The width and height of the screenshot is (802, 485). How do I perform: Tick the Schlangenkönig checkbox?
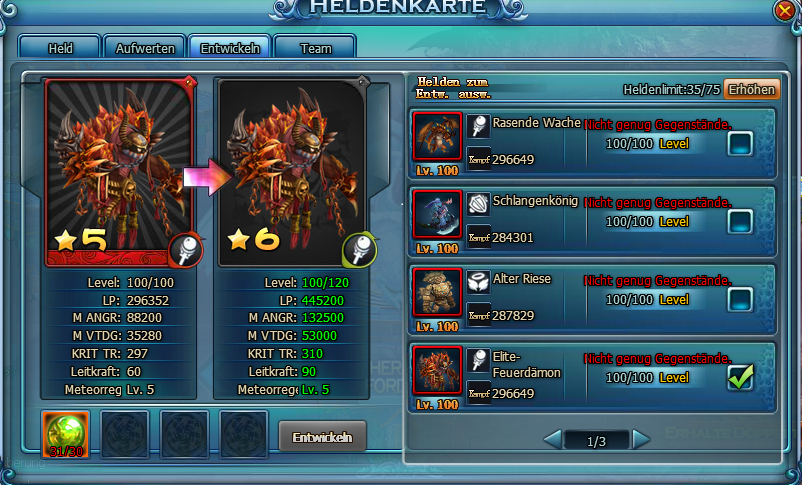pos(741,221)
